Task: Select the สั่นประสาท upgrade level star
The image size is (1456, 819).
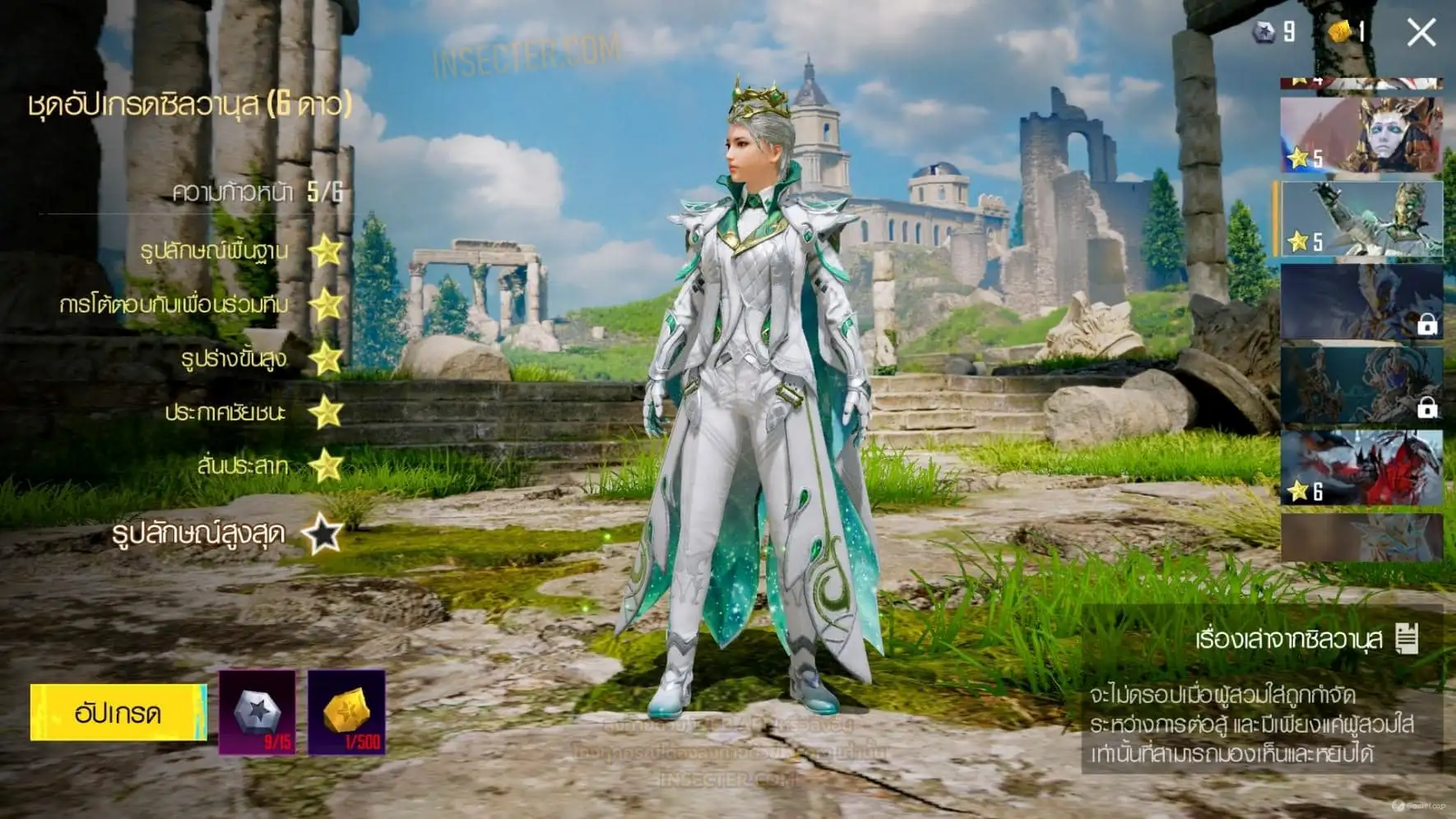Action: pos(327,466)
